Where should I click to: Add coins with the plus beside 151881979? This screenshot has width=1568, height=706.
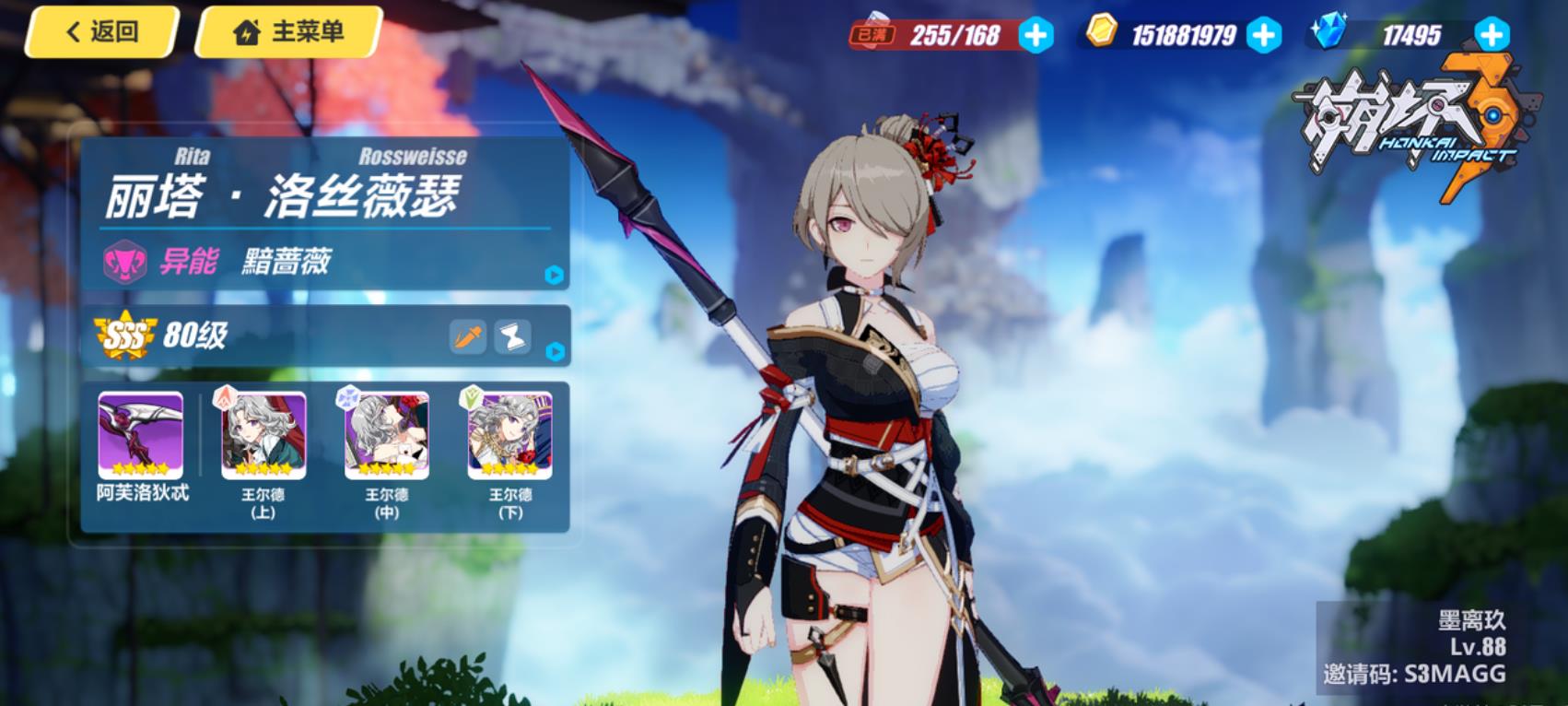[1263, 36]
